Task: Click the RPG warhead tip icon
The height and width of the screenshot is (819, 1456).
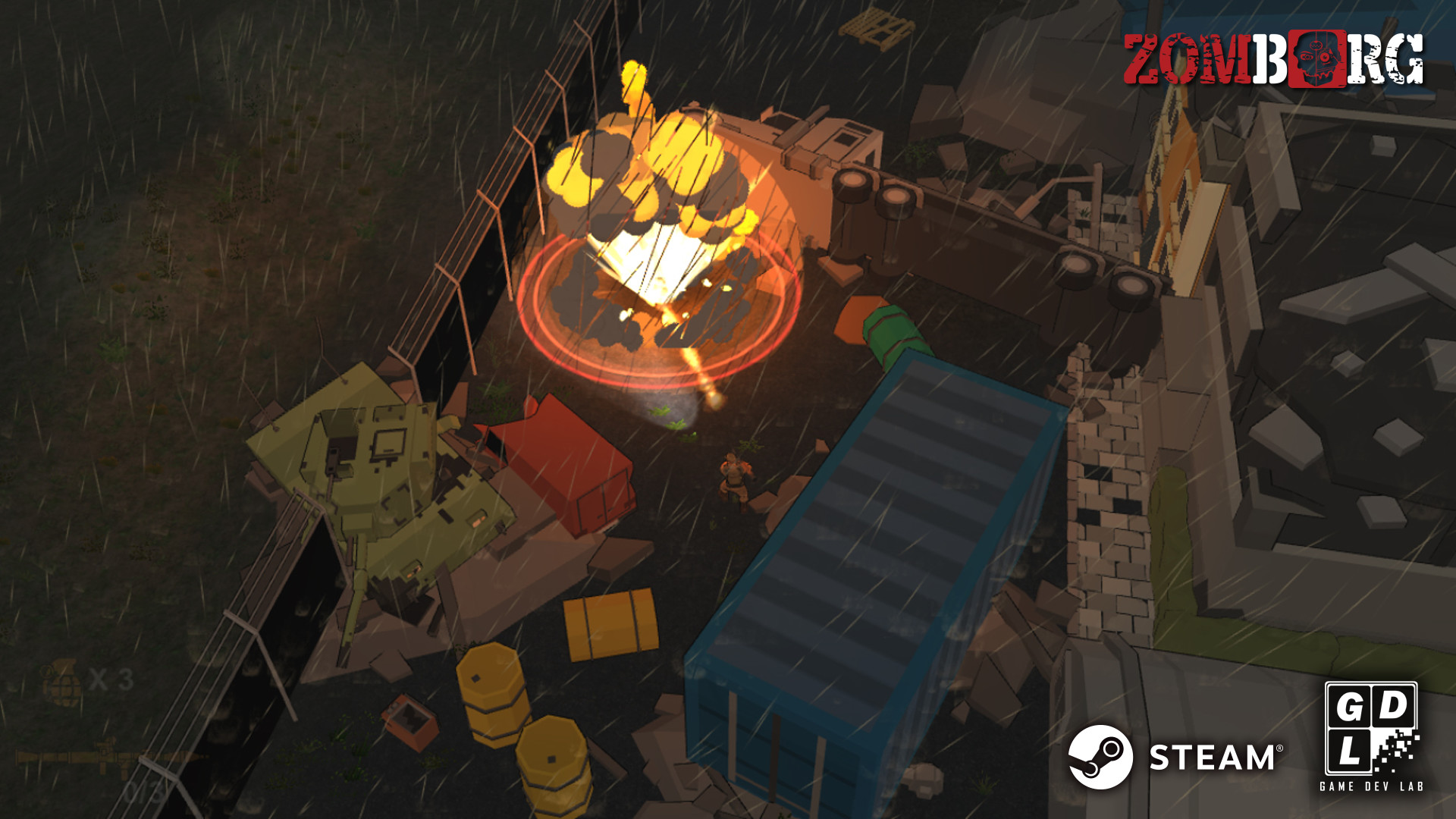Action: pos(199,756)
